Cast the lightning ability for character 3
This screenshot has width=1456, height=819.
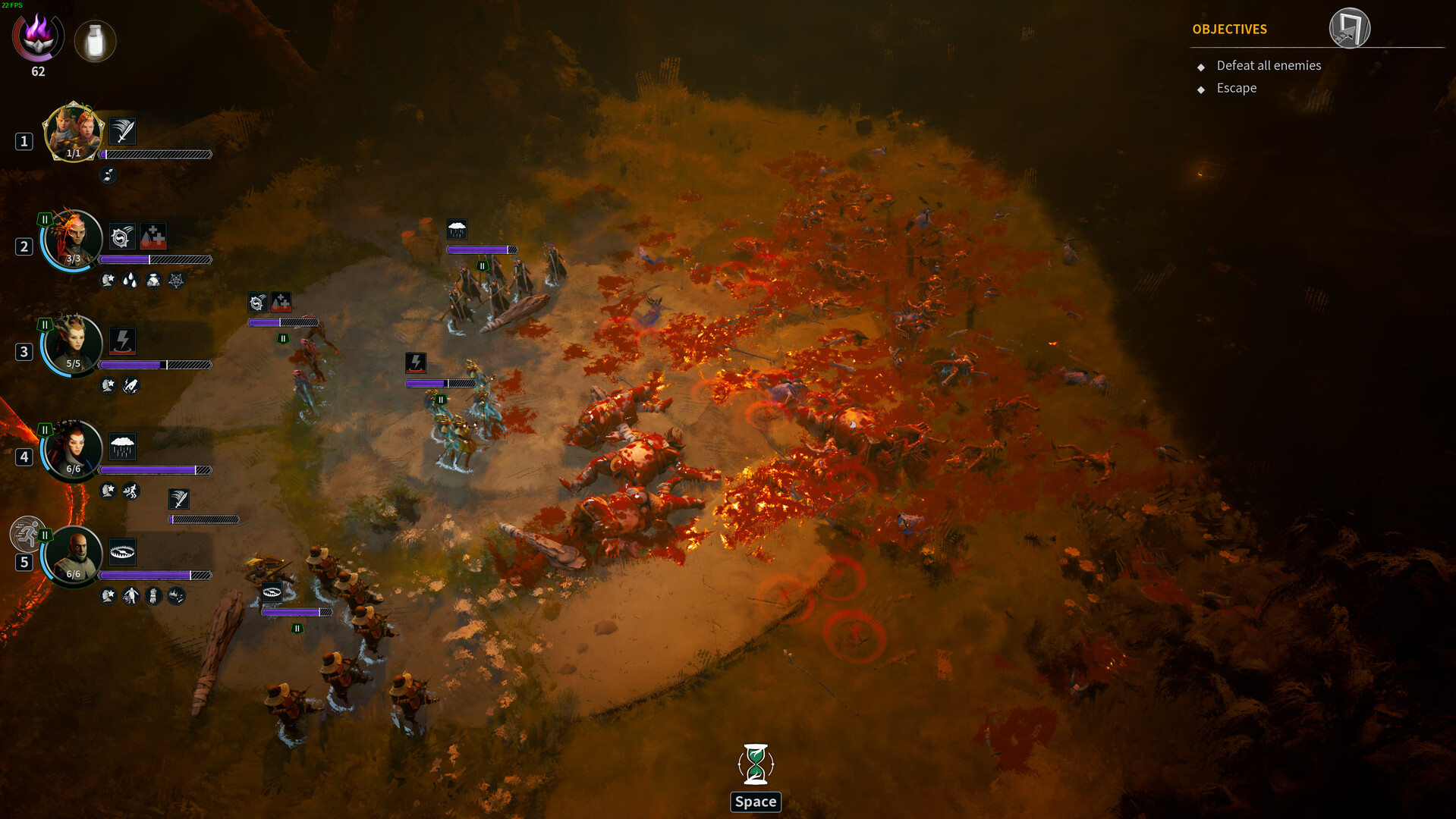tap(123, 342)
